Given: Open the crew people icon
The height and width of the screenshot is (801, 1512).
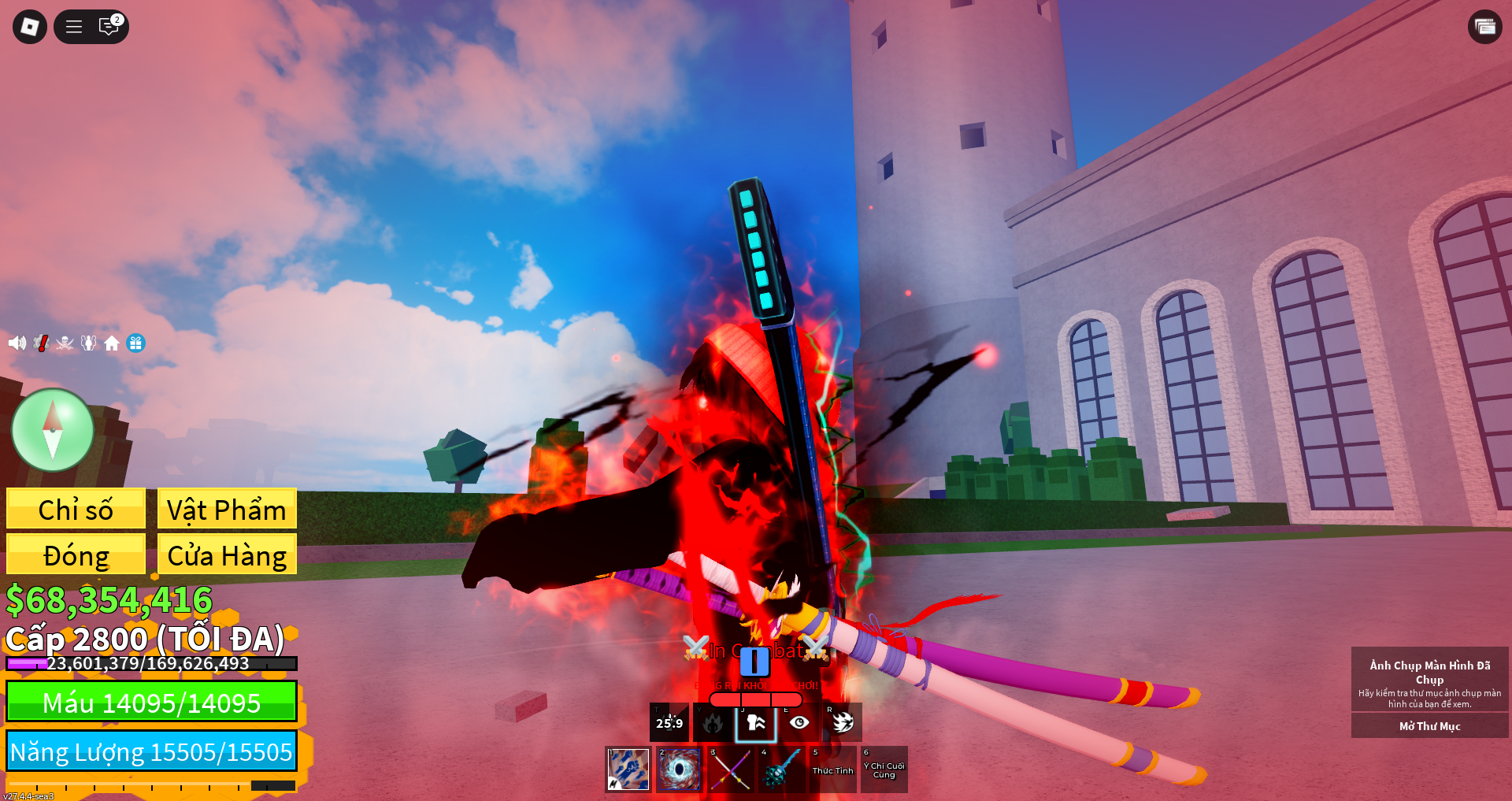Looking at the screenshot, I should pyautogui.click(x=89, y=343).
